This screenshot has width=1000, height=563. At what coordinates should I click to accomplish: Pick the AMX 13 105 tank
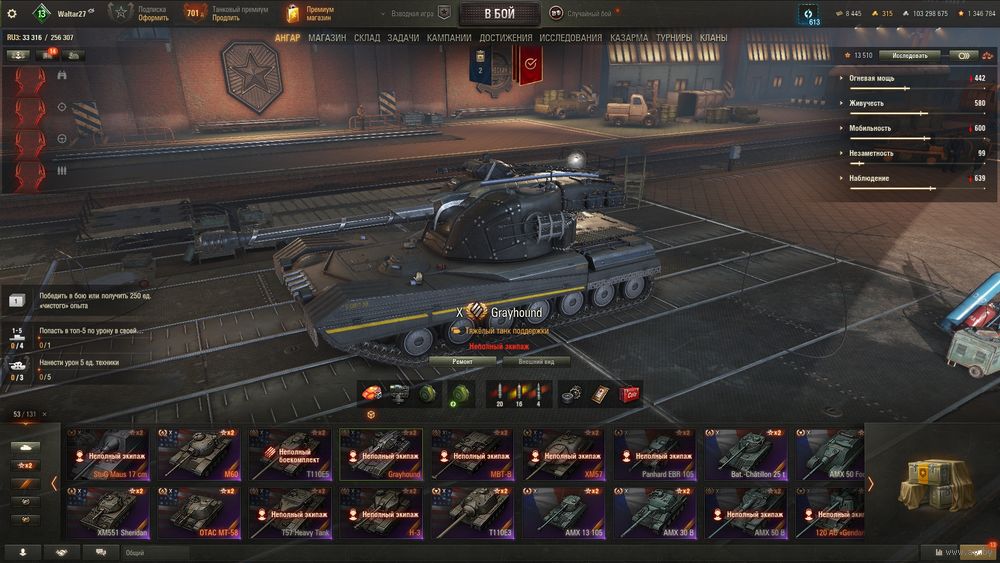point(563,513)
